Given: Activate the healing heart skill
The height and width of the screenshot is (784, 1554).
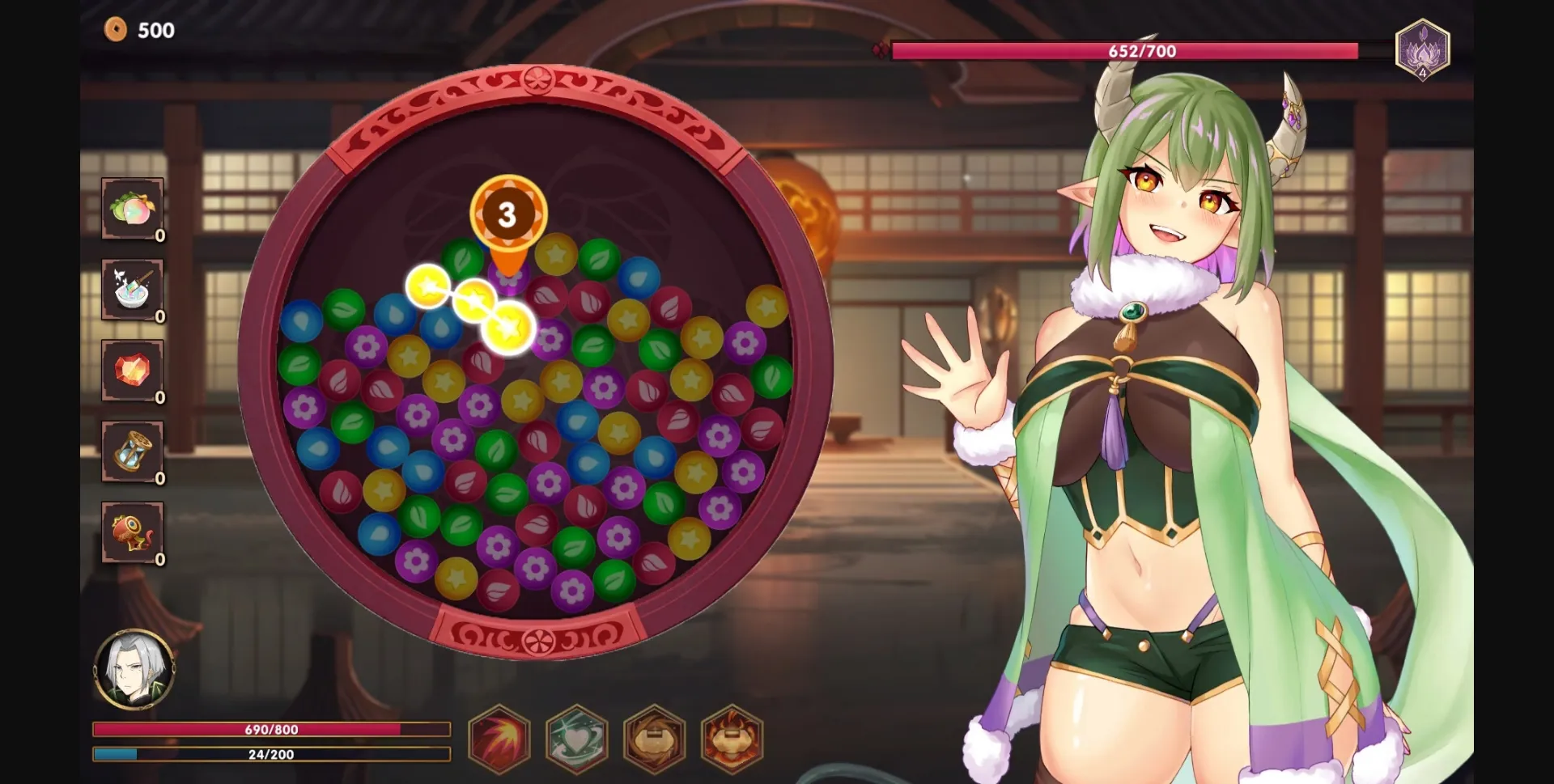Looking at the screenshot, I should click(577, 741).
